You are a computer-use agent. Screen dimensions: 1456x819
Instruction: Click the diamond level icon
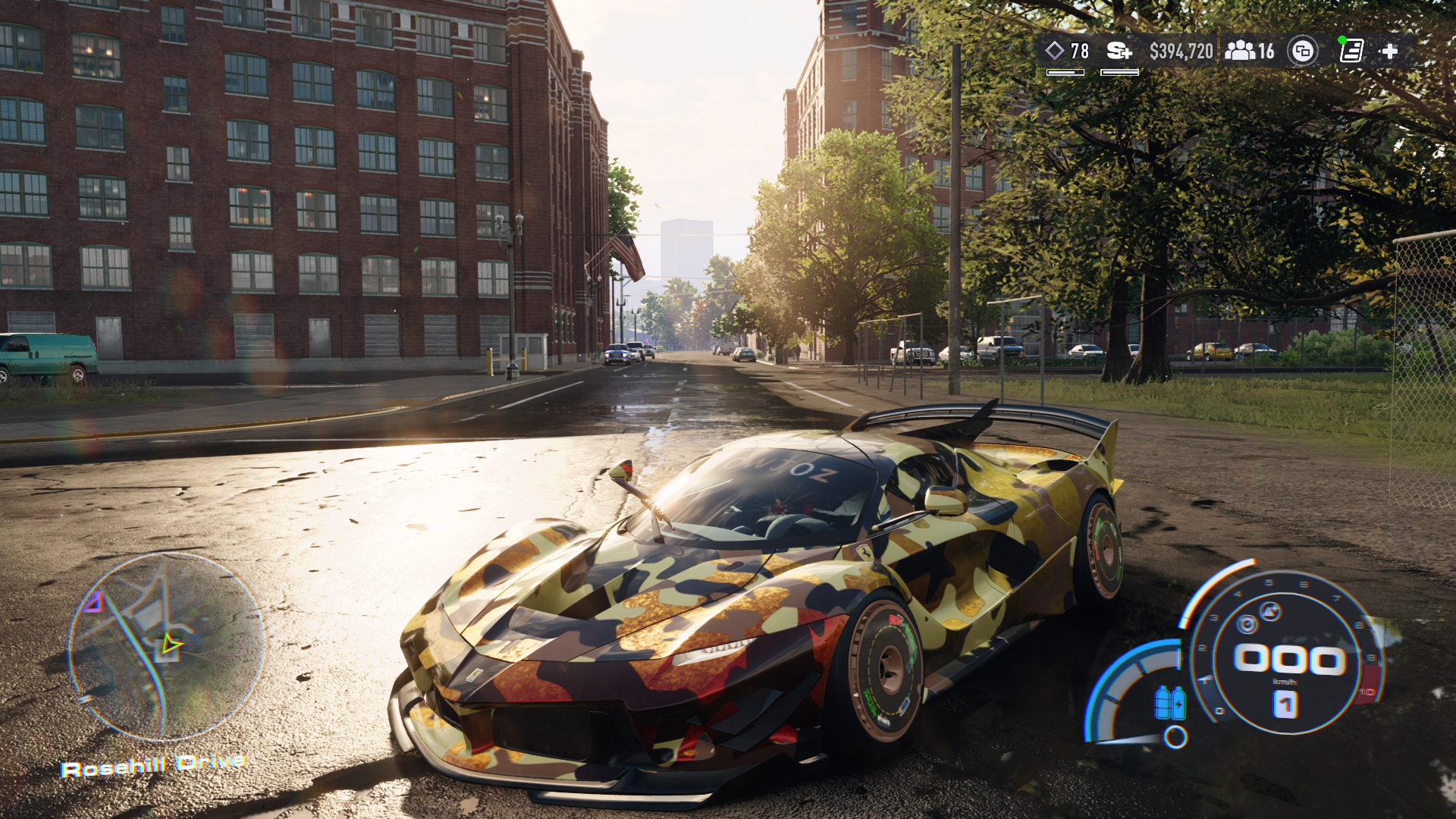pyautogui.click(x=1054, y=51)
